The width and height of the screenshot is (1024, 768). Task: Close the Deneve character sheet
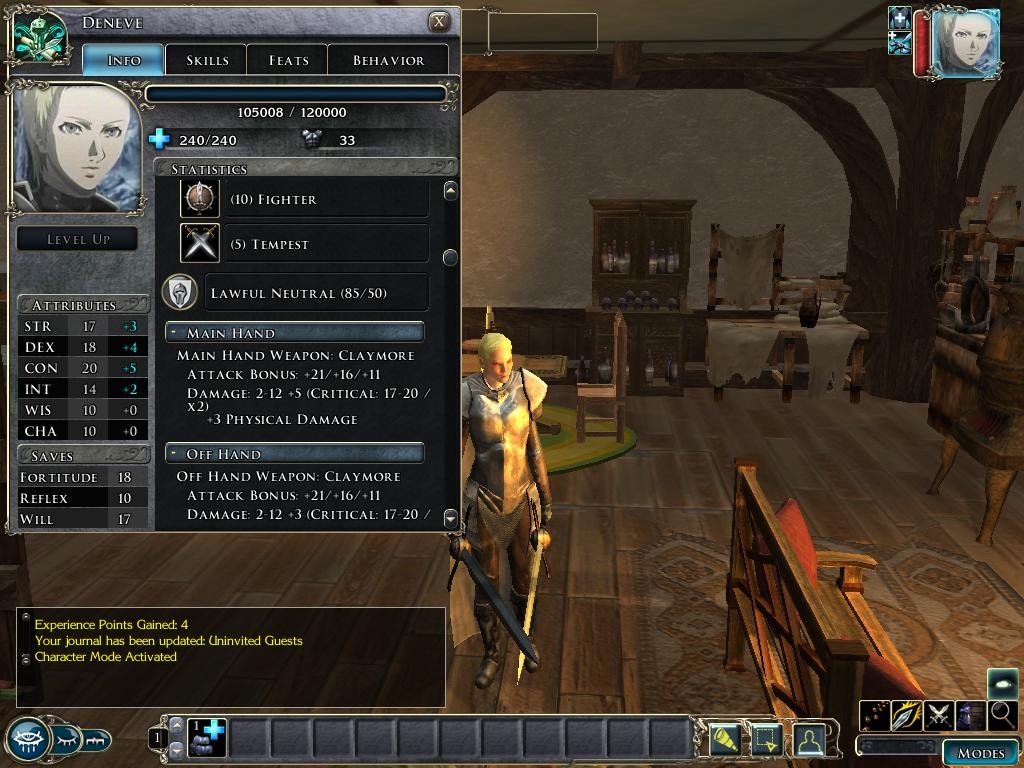pyautogui.click(x=439, y=22)
